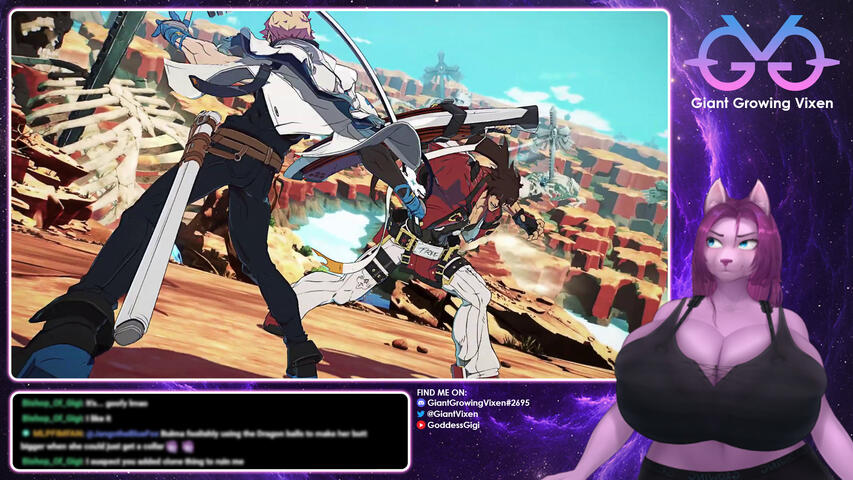Image resolution: width=853 pixels, height=480 pixels.
Task: Click the stream chat box
Action: (x=210, y=431)
